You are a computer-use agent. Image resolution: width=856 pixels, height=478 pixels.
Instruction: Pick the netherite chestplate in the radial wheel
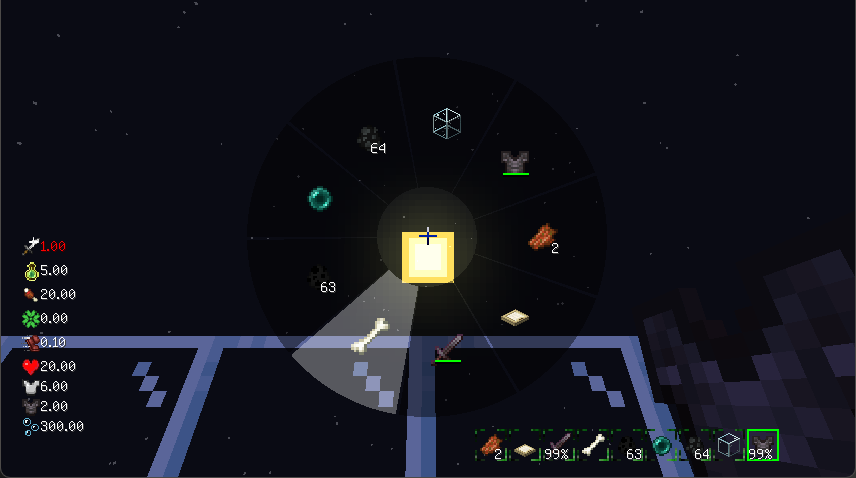(x=515, y=161)
